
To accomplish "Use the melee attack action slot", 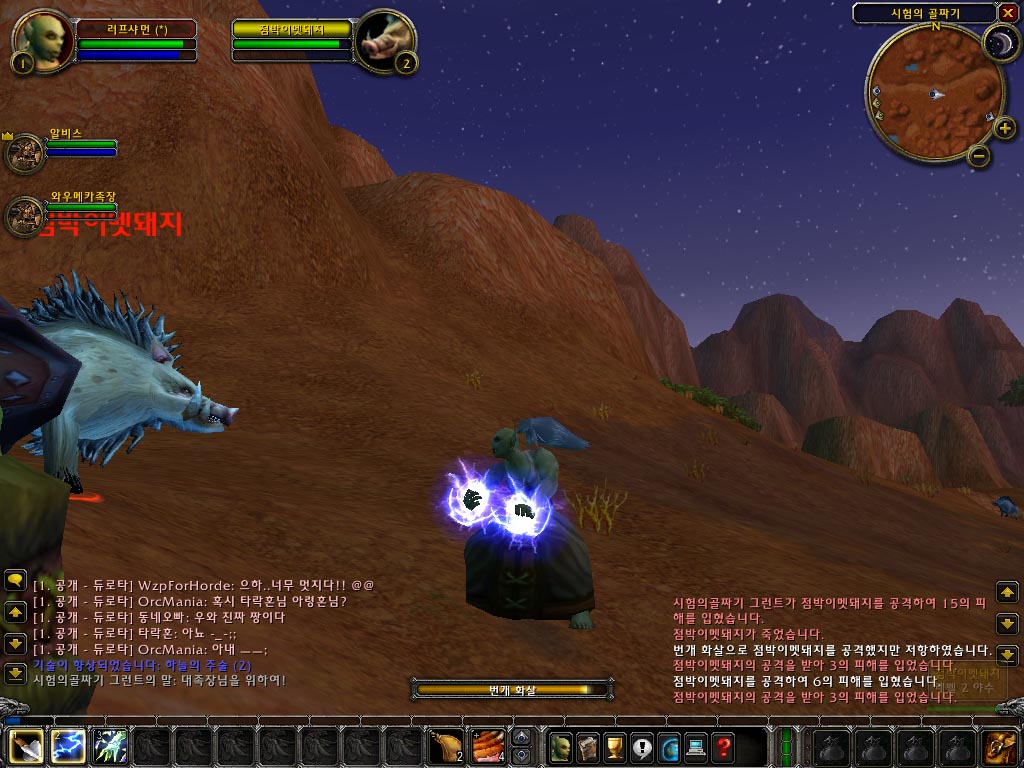I will [x=26, y=747].
